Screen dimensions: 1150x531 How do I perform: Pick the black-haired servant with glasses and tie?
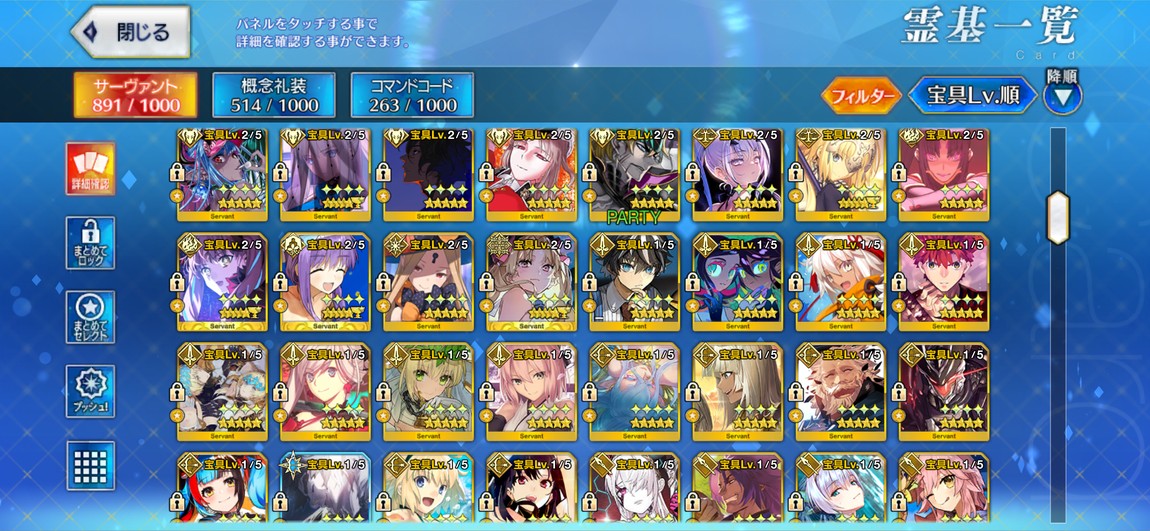634,282
